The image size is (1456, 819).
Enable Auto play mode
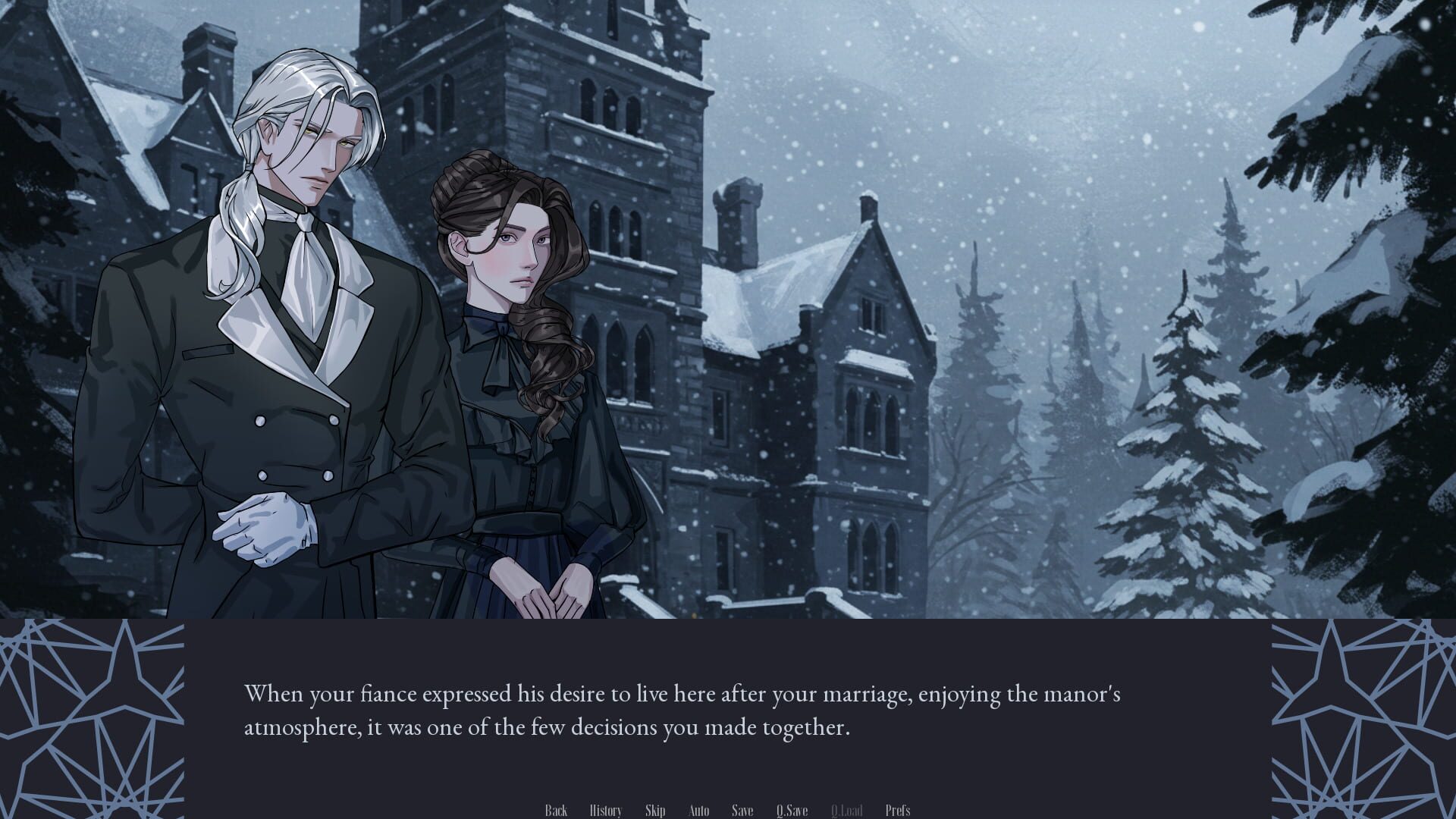click(698, 810)
